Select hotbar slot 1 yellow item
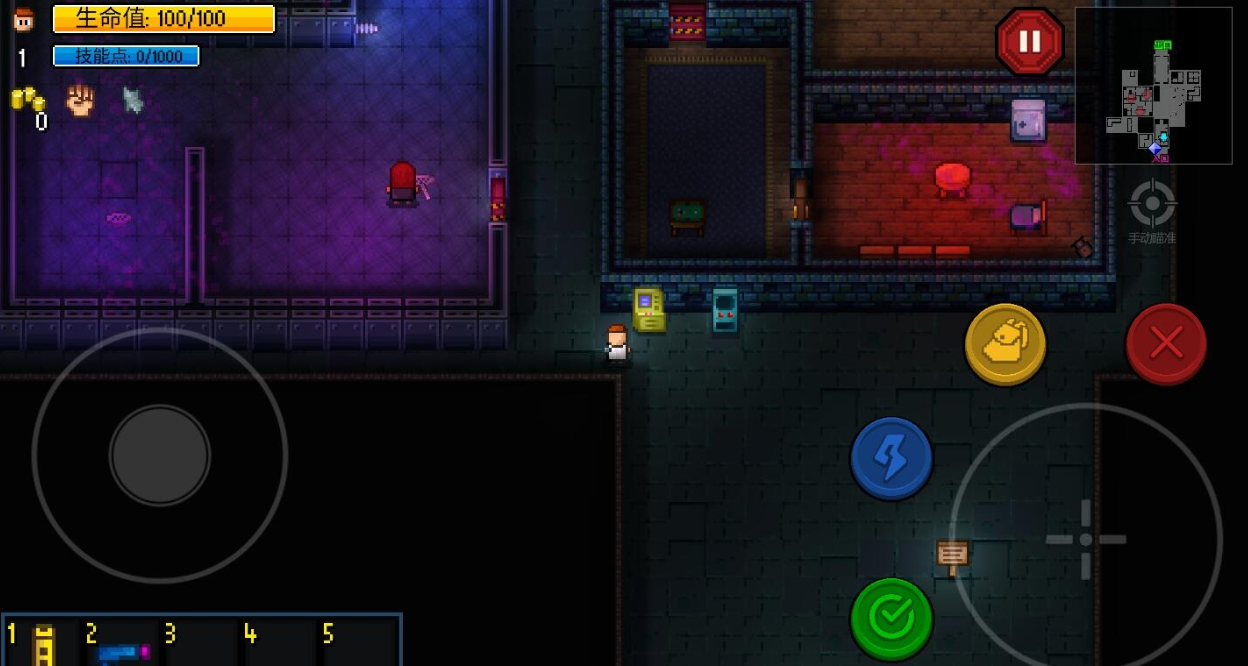This screenshot has height=666, width=1248. [x=43, y=643]
